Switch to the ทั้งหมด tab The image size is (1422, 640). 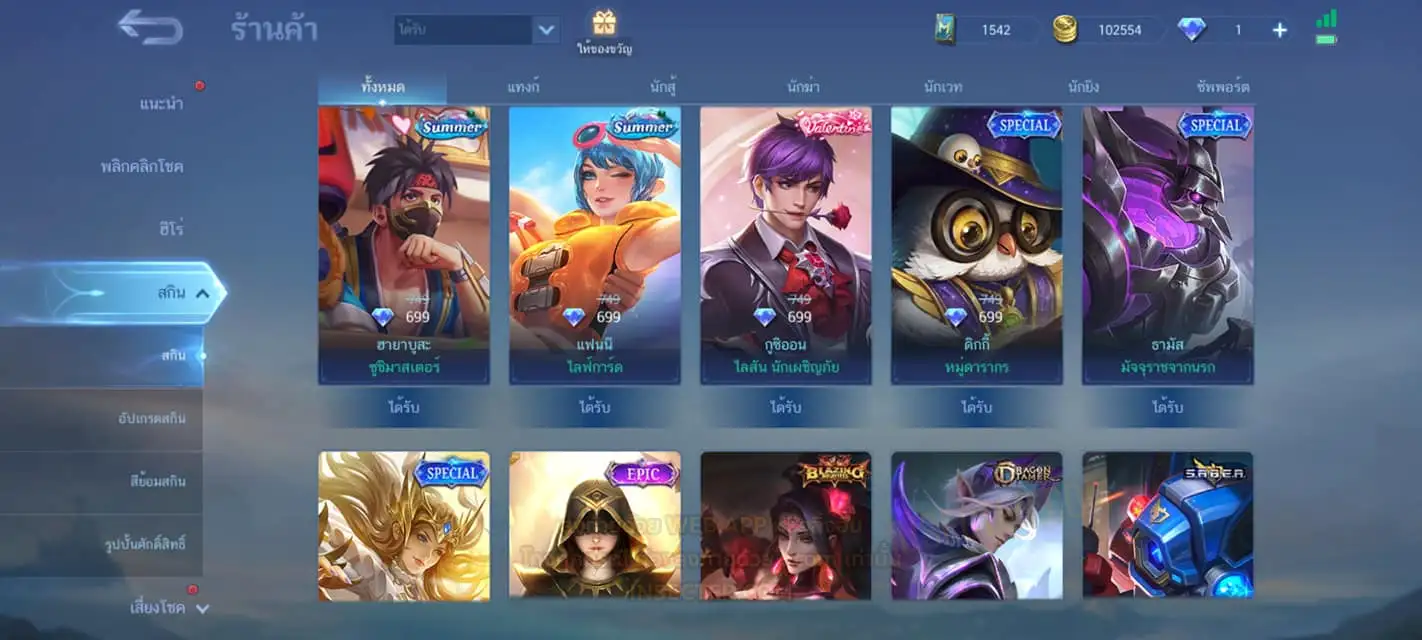point(383,87)
